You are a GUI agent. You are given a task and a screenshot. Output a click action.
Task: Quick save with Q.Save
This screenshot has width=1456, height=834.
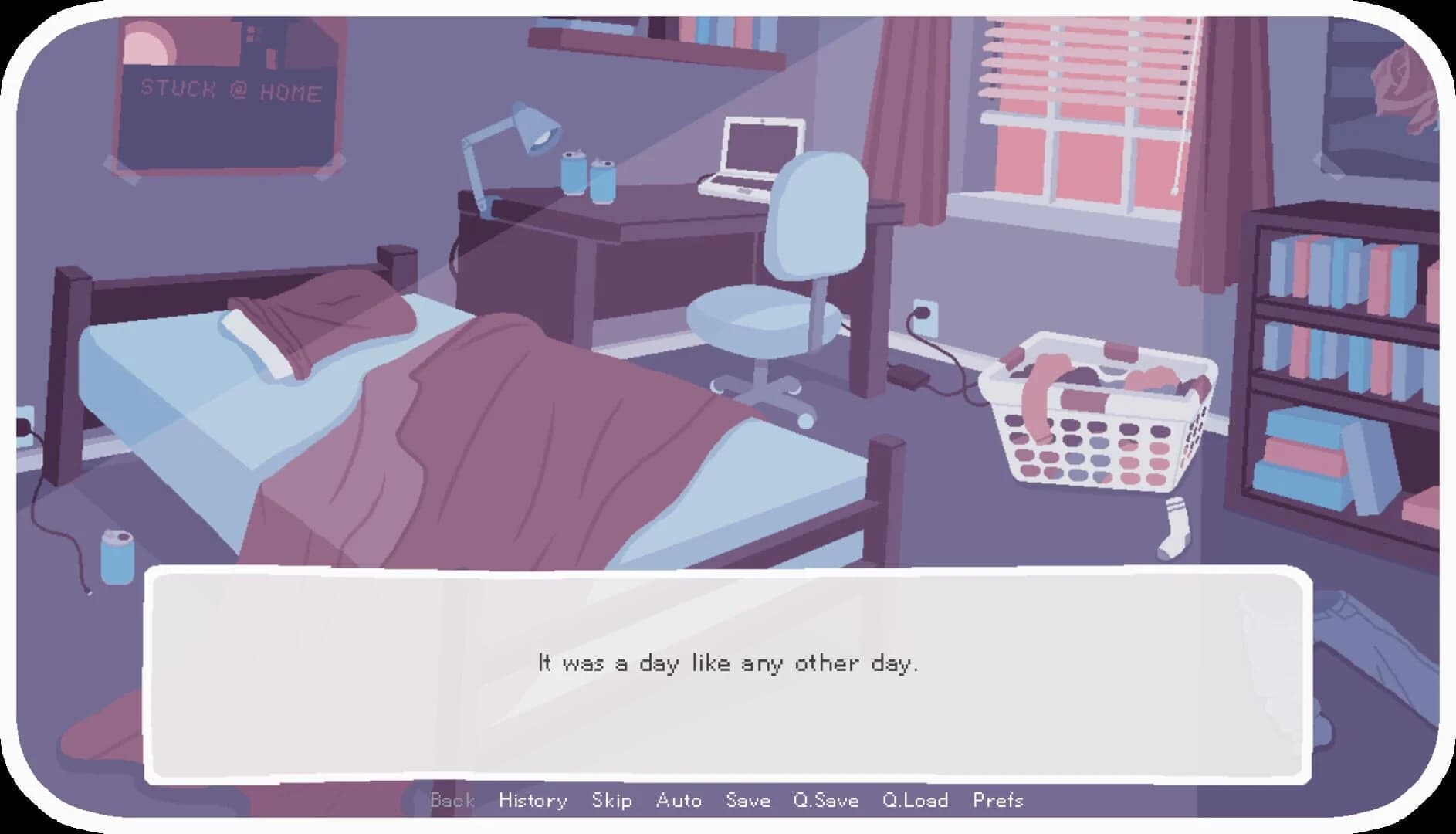tap(827, 801)
